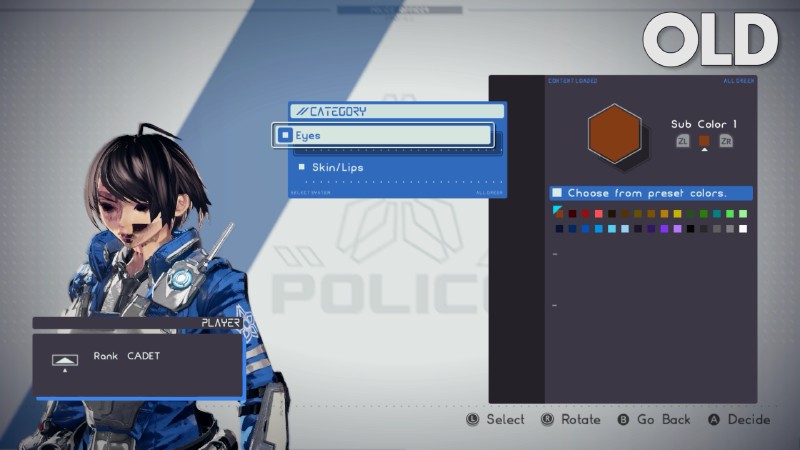The height and width of the screenshot is (450, 800).
Task: Select the black preset color swatch
Action: (690, 229)
